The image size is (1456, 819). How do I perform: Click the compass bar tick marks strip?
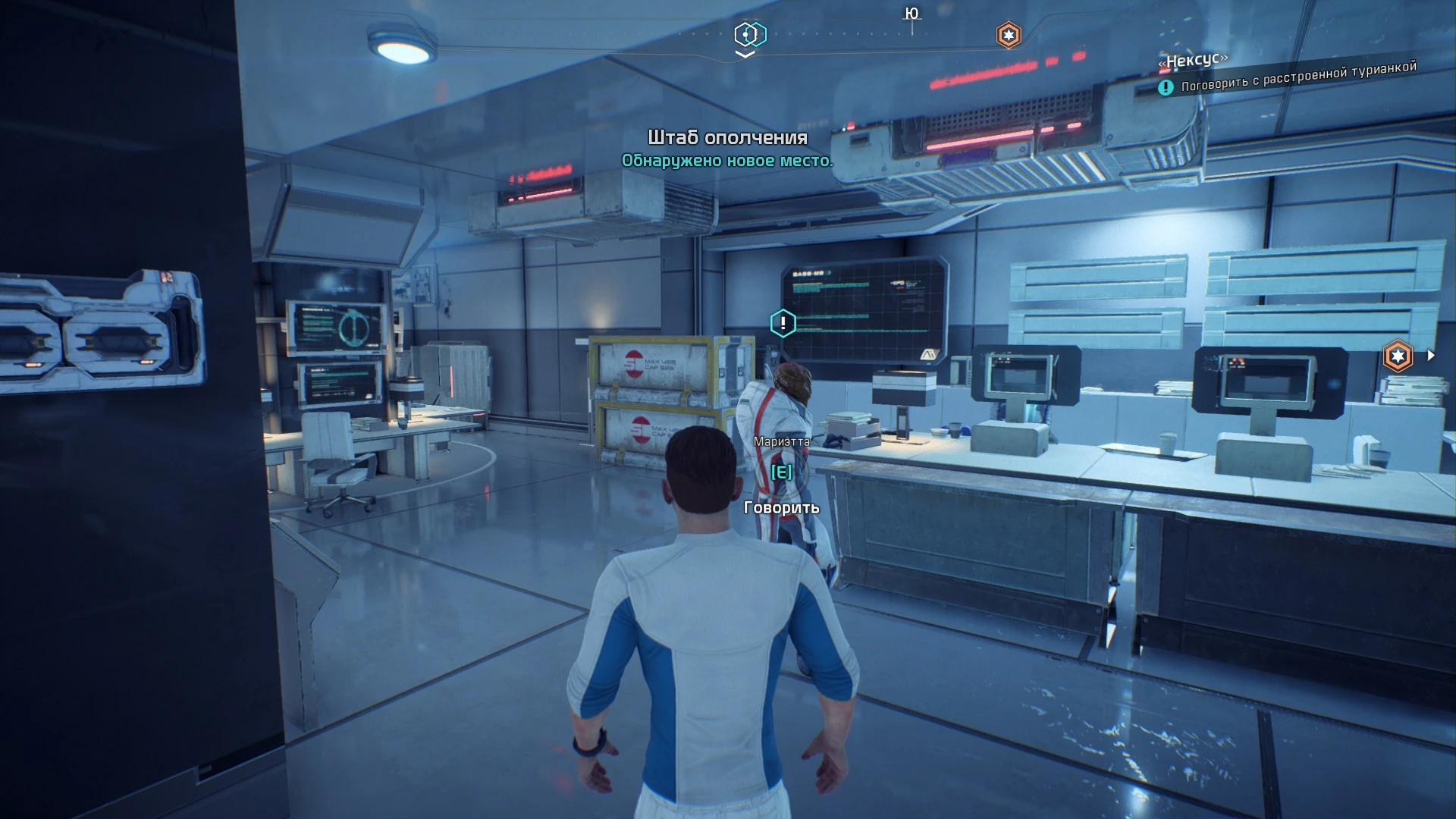point(834,33)
